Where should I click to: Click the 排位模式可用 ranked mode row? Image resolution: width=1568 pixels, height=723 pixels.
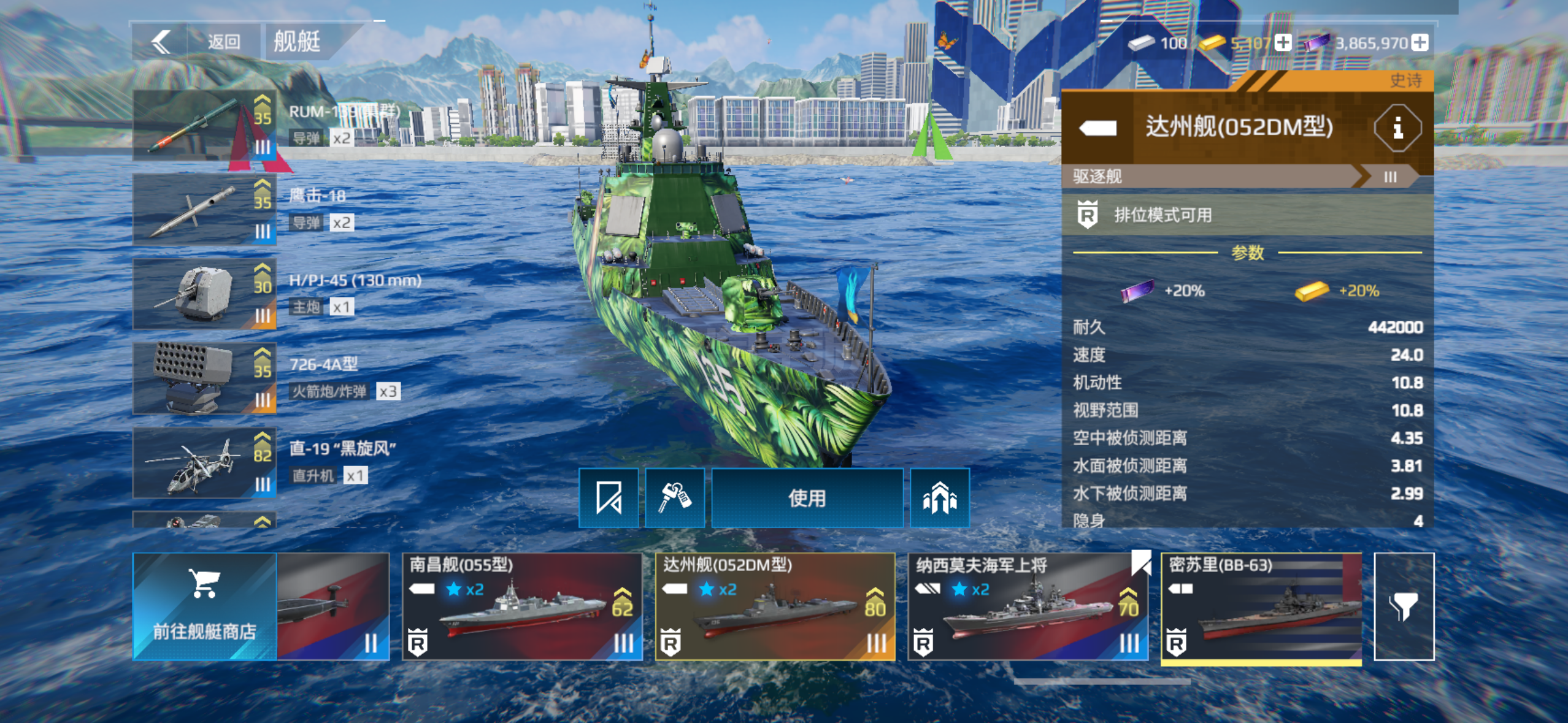point(1247,215)
